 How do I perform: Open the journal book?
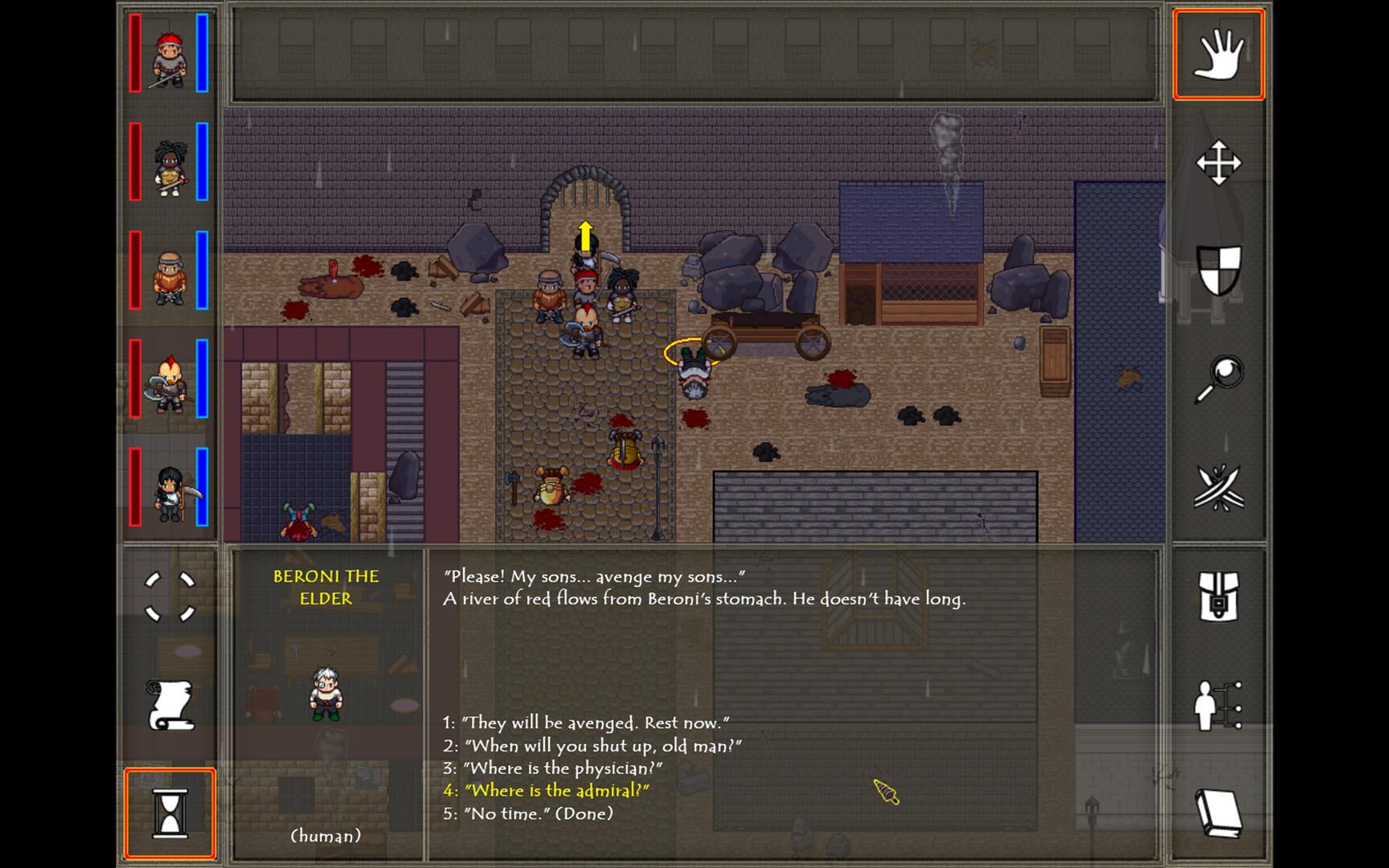point(1218,813)
